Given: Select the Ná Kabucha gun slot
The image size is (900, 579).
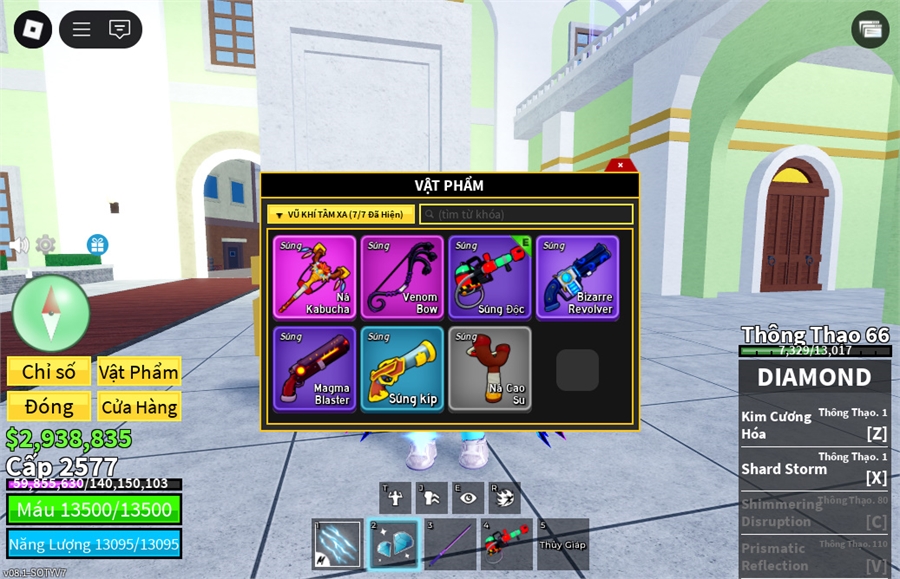Looking at the screenshot, I should pos(314,277).
